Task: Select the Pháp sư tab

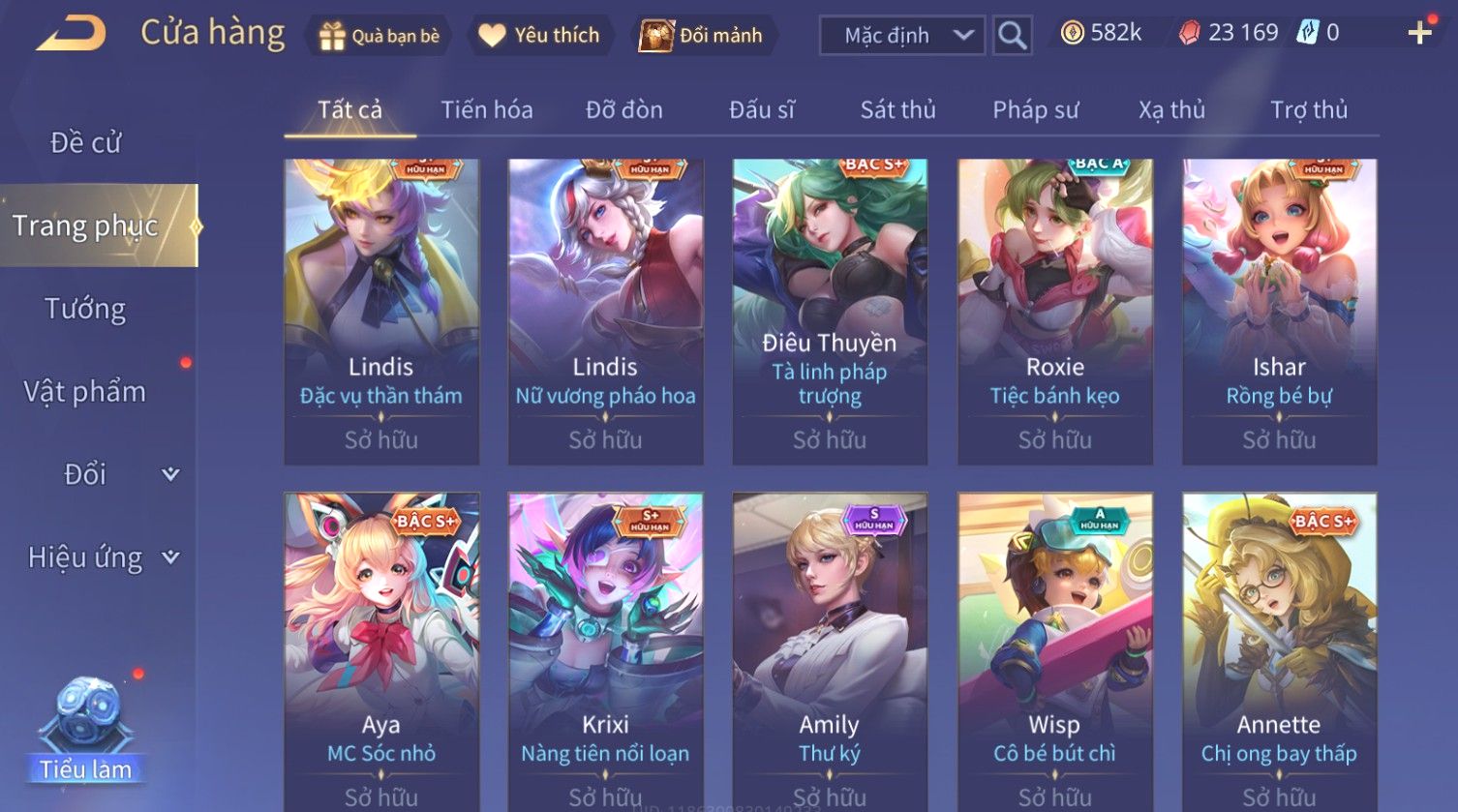Action: tap(1035, 110)
